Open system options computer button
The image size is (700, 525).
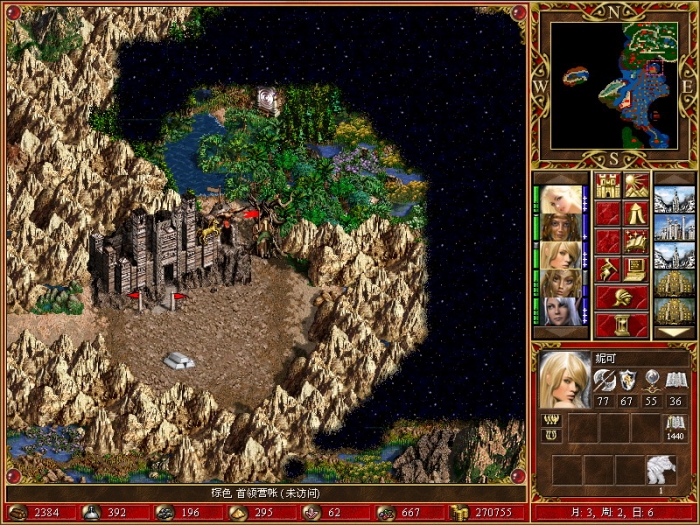[635, 268]
